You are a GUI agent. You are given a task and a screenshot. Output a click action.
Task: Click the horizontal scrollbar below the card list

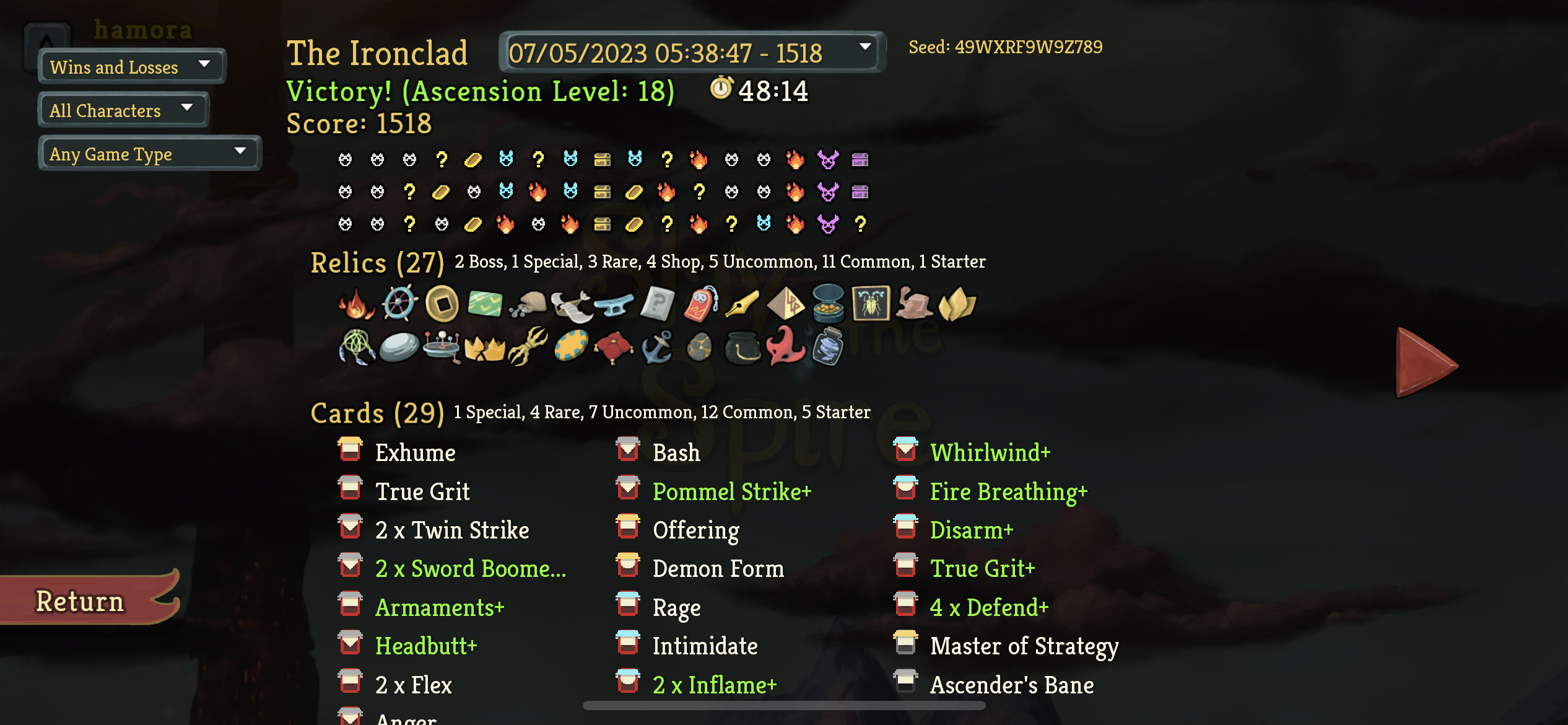click(x=783, y=705)
